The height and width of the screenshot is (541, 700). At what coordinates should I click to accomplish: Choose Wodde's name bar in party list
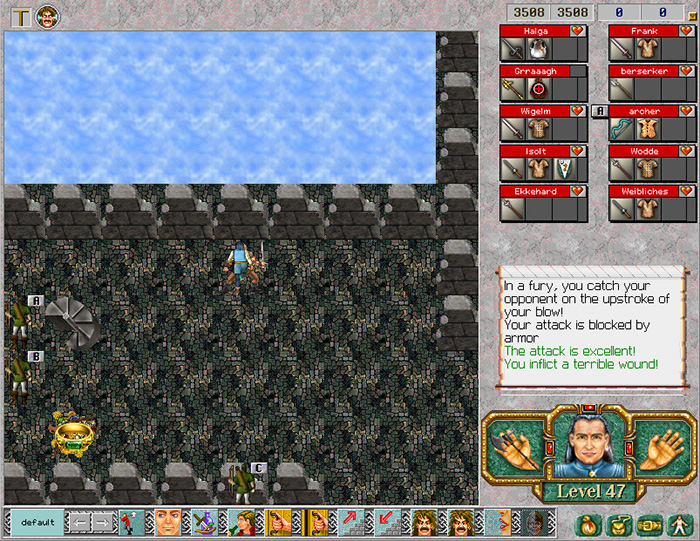click(x=643, y=151)
